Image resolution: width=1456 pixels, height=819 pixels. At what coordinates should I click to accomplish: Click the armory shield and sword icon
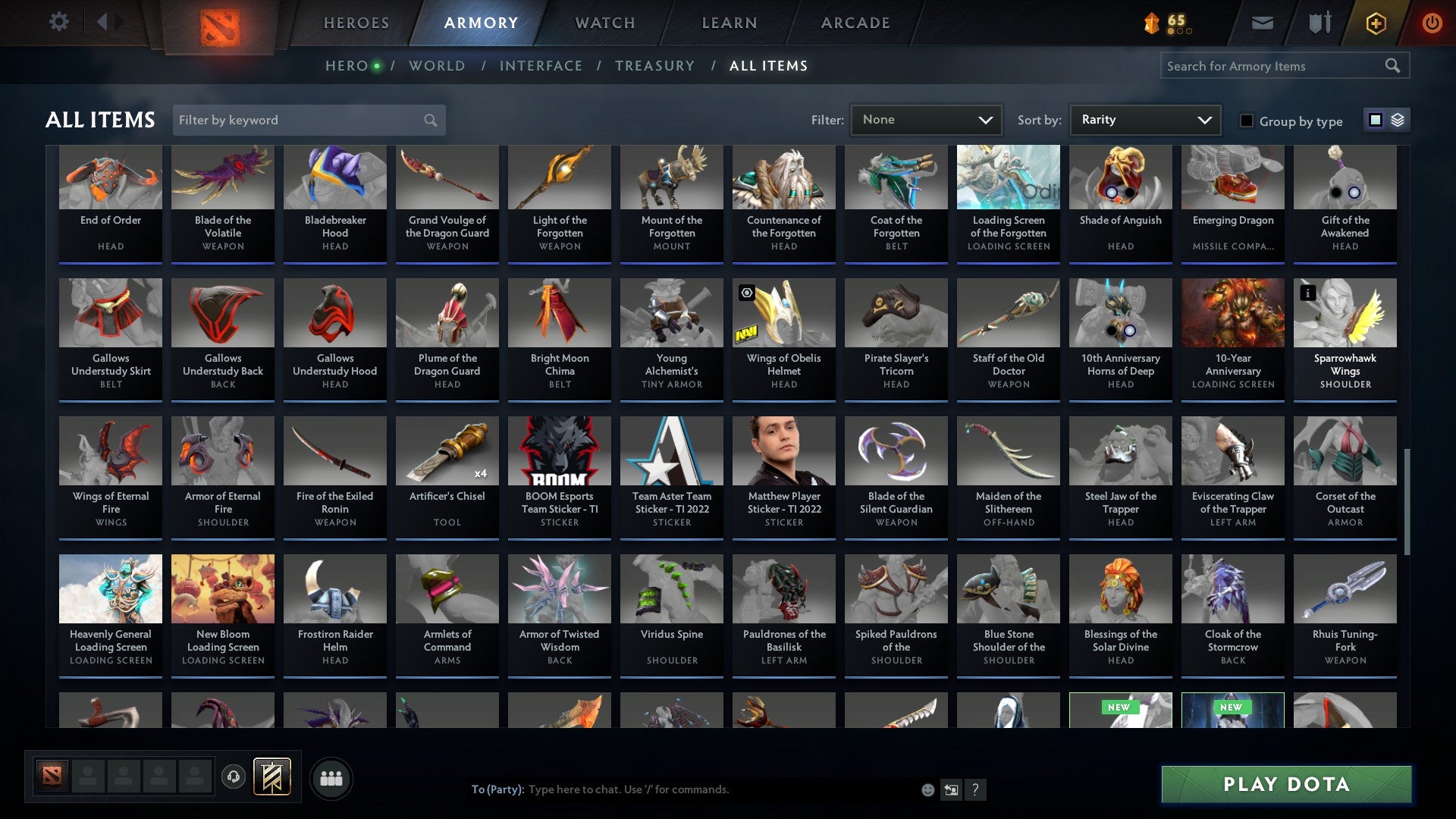click(x=1319, y=22)
